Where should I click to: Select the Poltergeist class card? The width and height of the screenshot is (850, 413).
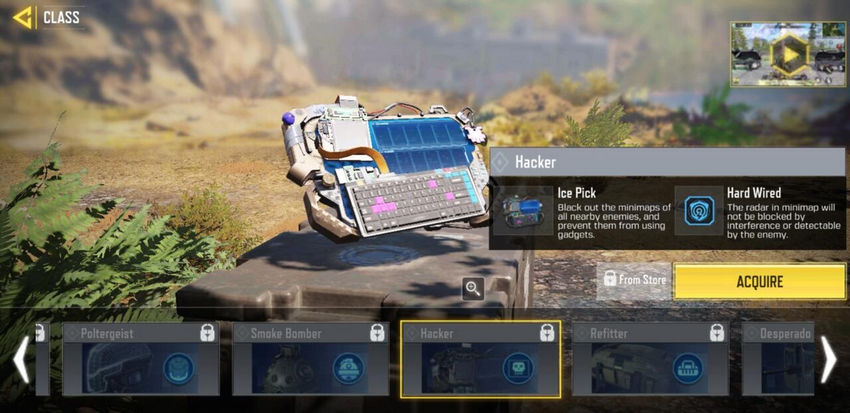click(141, 359)
